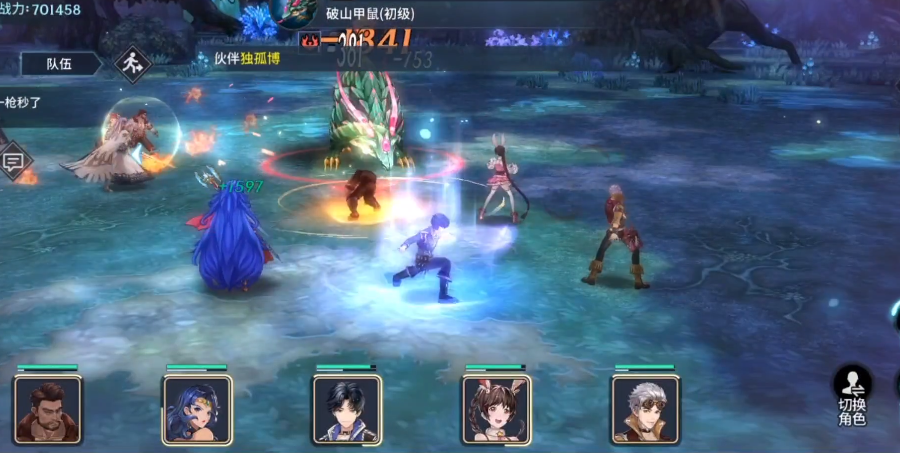The width and height of the screenshot is (900, 453).
Task: Select the 破山甲鼠 enemy target name bar
Action: click(370, 14)
